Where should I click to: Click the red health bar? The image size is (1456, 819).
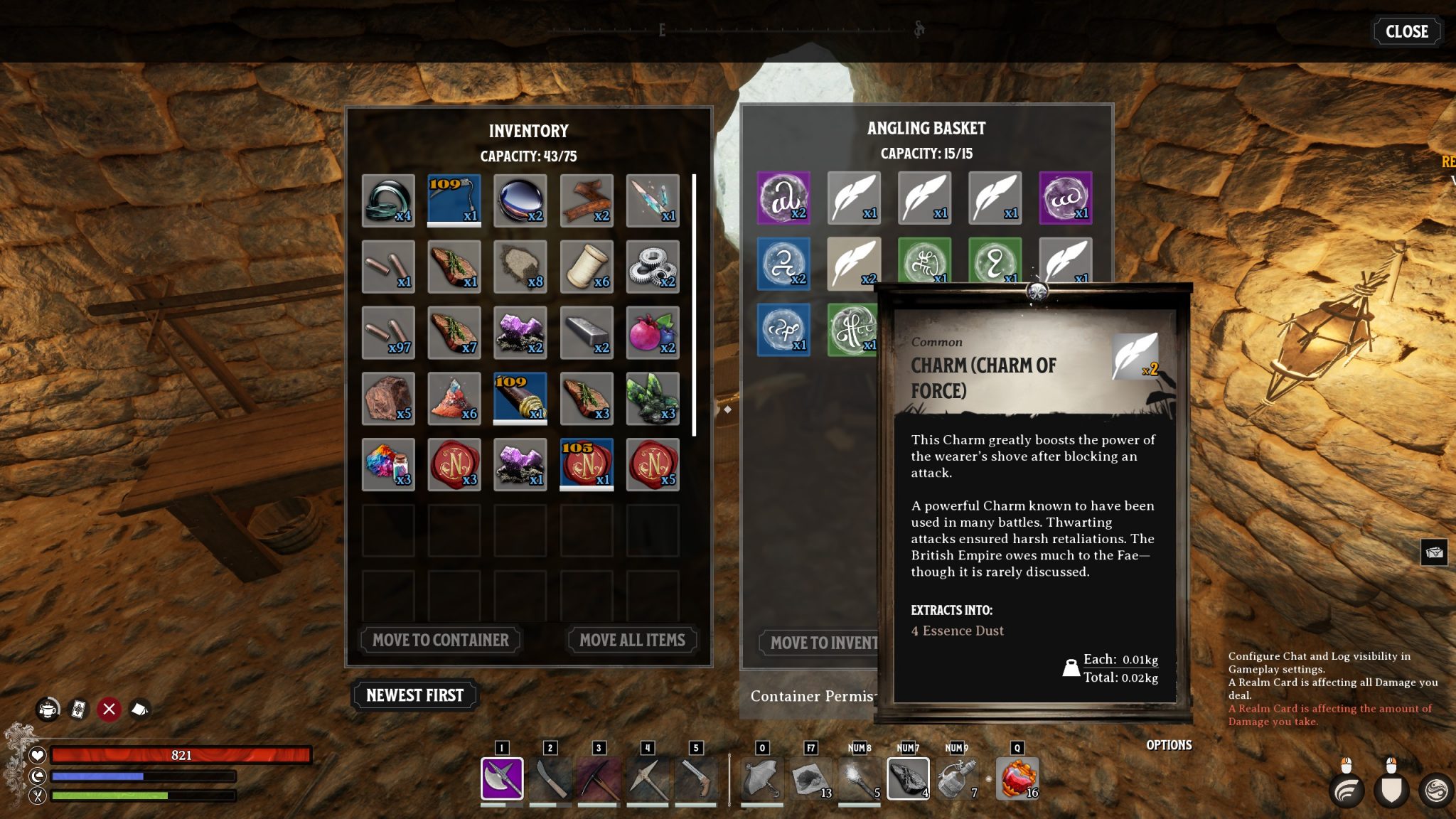point(181,754)
